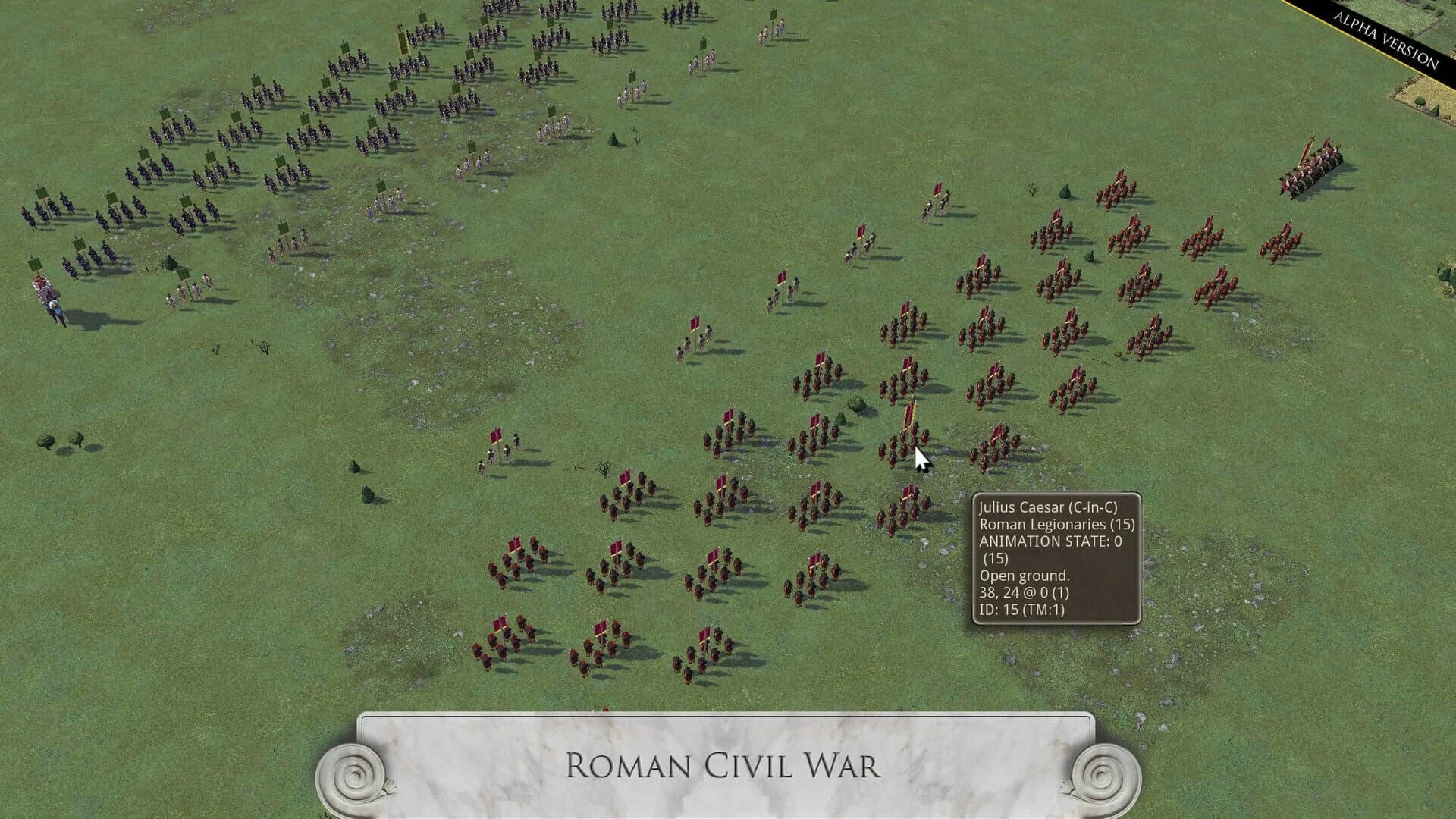
Task: Click the Open ground terrain text in tooltip
Action: pyautogui.click(x=1016, y=575)
